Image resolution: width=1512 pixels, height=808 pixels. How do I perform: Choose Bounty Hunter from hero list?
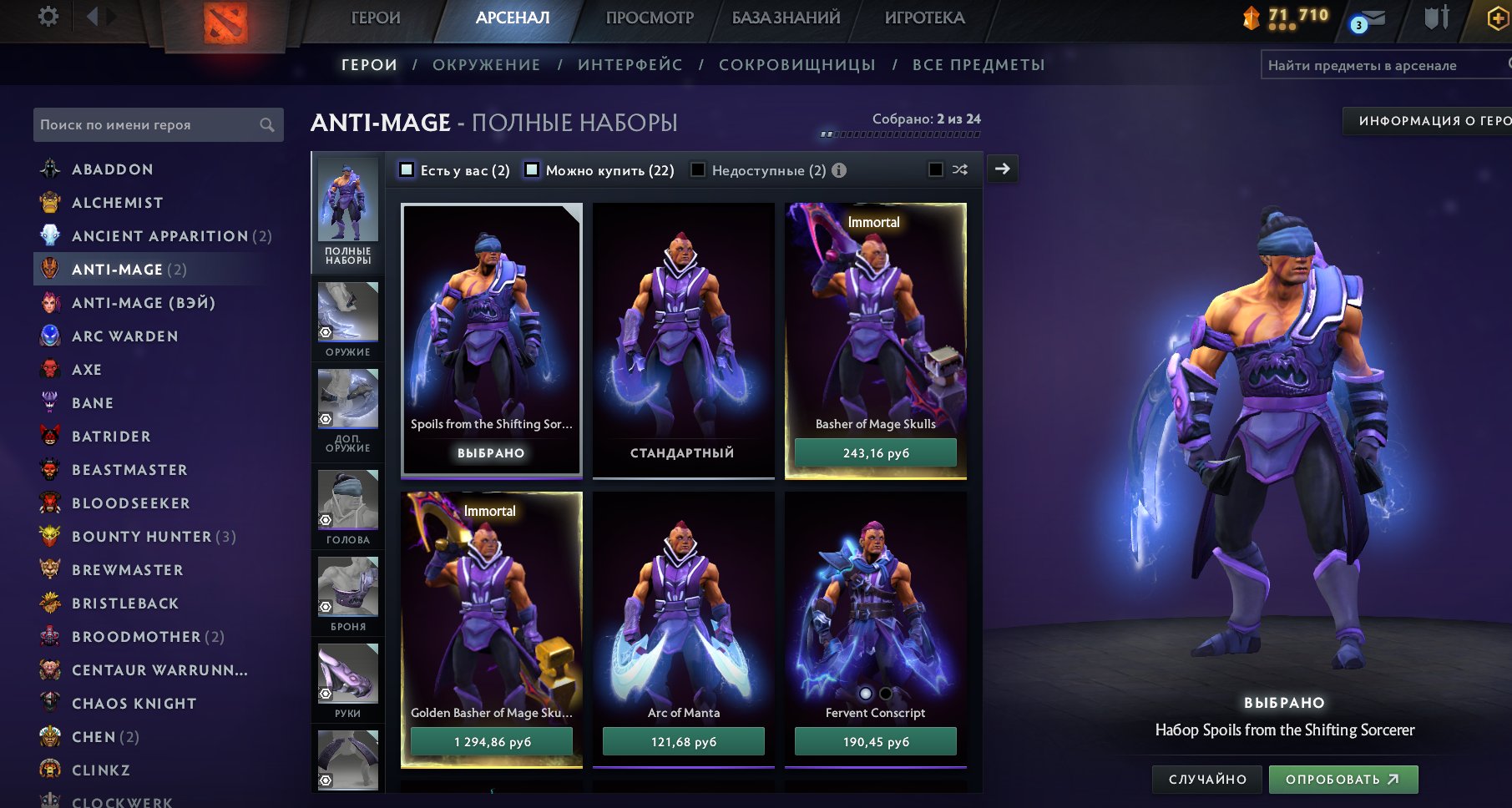coord(142,537)
